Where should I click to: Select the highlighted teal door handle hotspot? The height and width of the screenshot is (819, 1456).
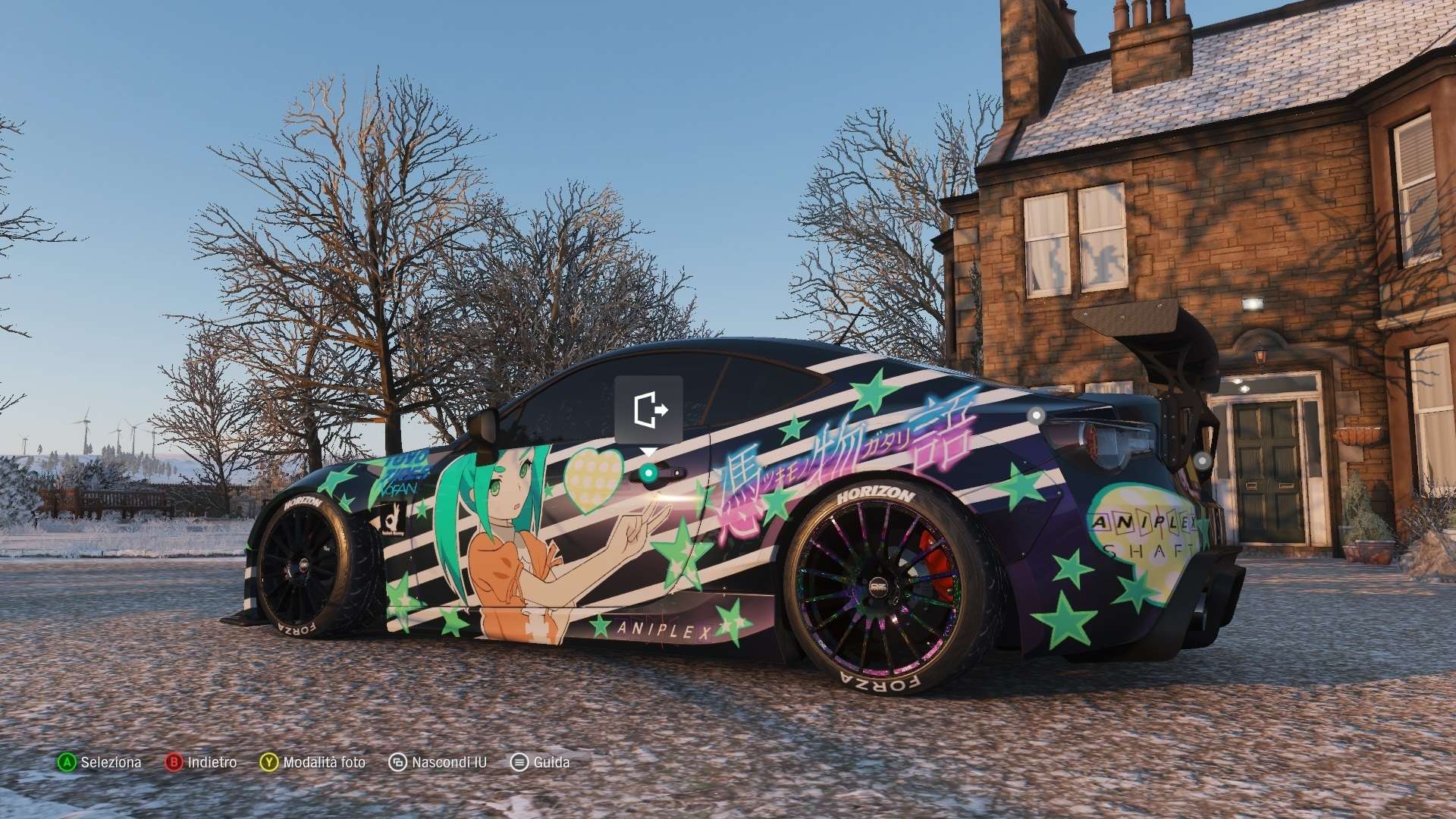[648, 474]
